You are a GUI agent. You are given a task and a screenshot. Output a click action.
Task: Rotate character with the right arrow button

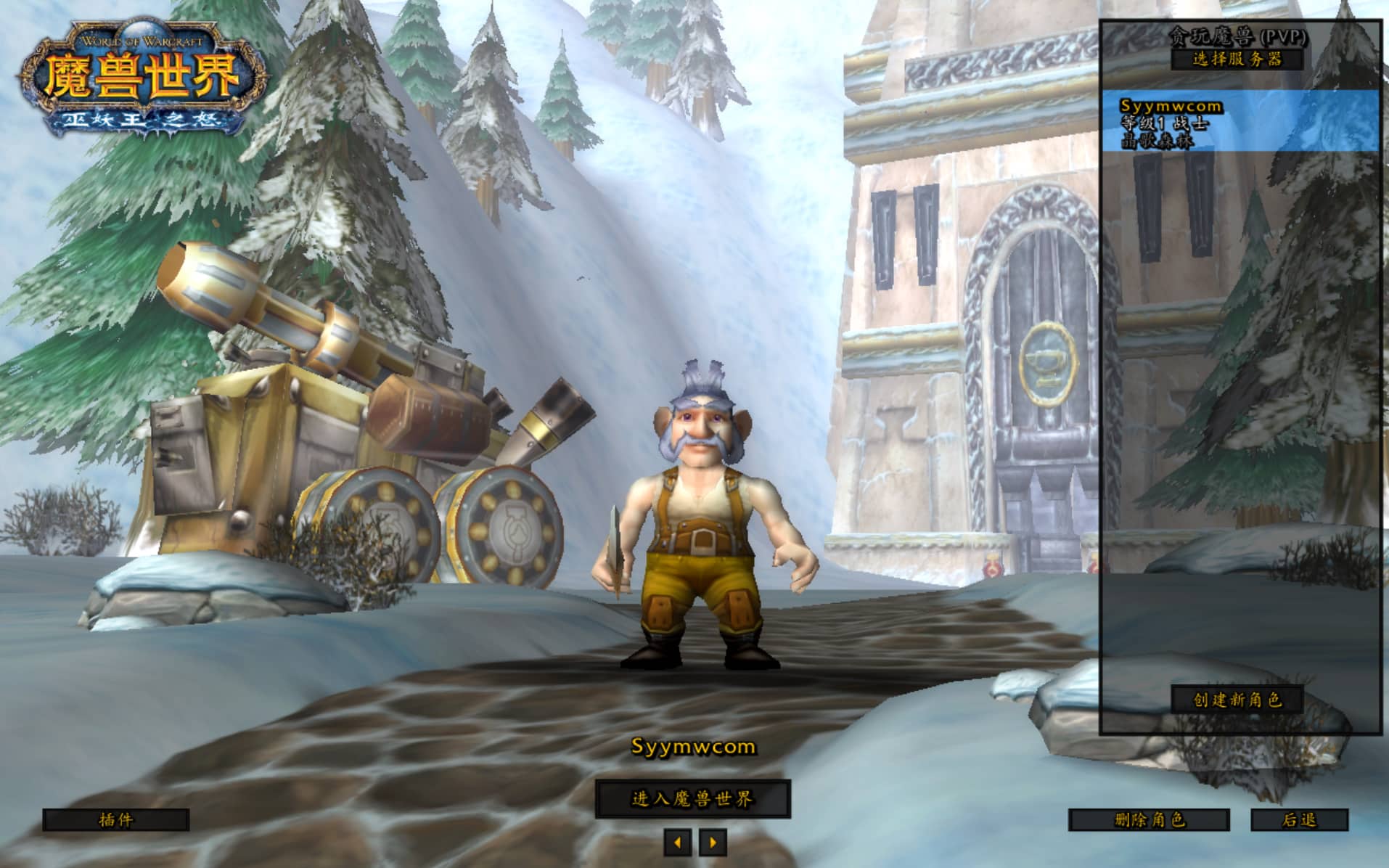pos(713,843)
